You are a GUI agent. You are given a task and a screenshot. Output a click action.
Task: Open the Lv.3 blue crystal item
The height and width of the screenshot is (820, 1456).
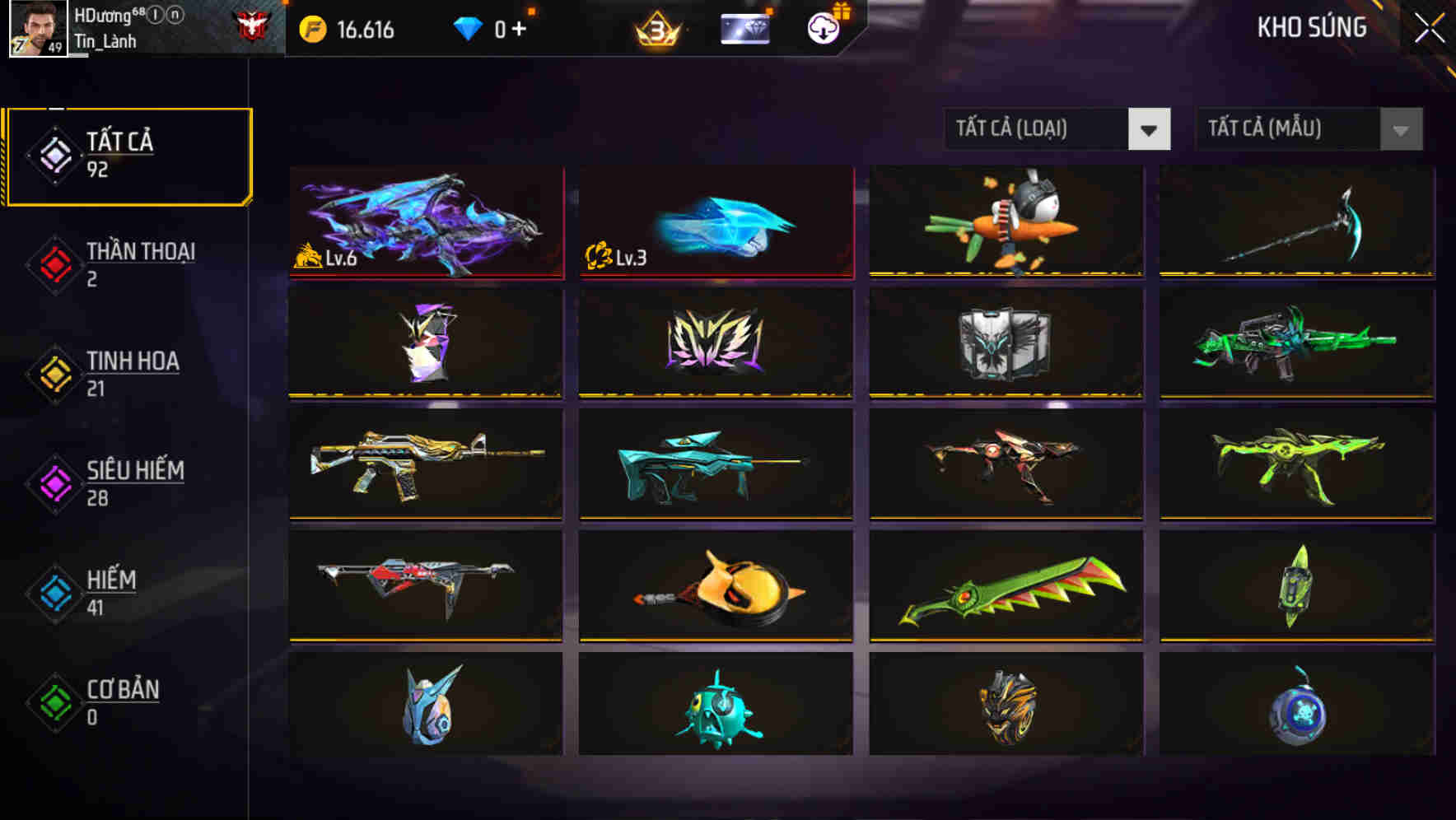coord(716,221)
